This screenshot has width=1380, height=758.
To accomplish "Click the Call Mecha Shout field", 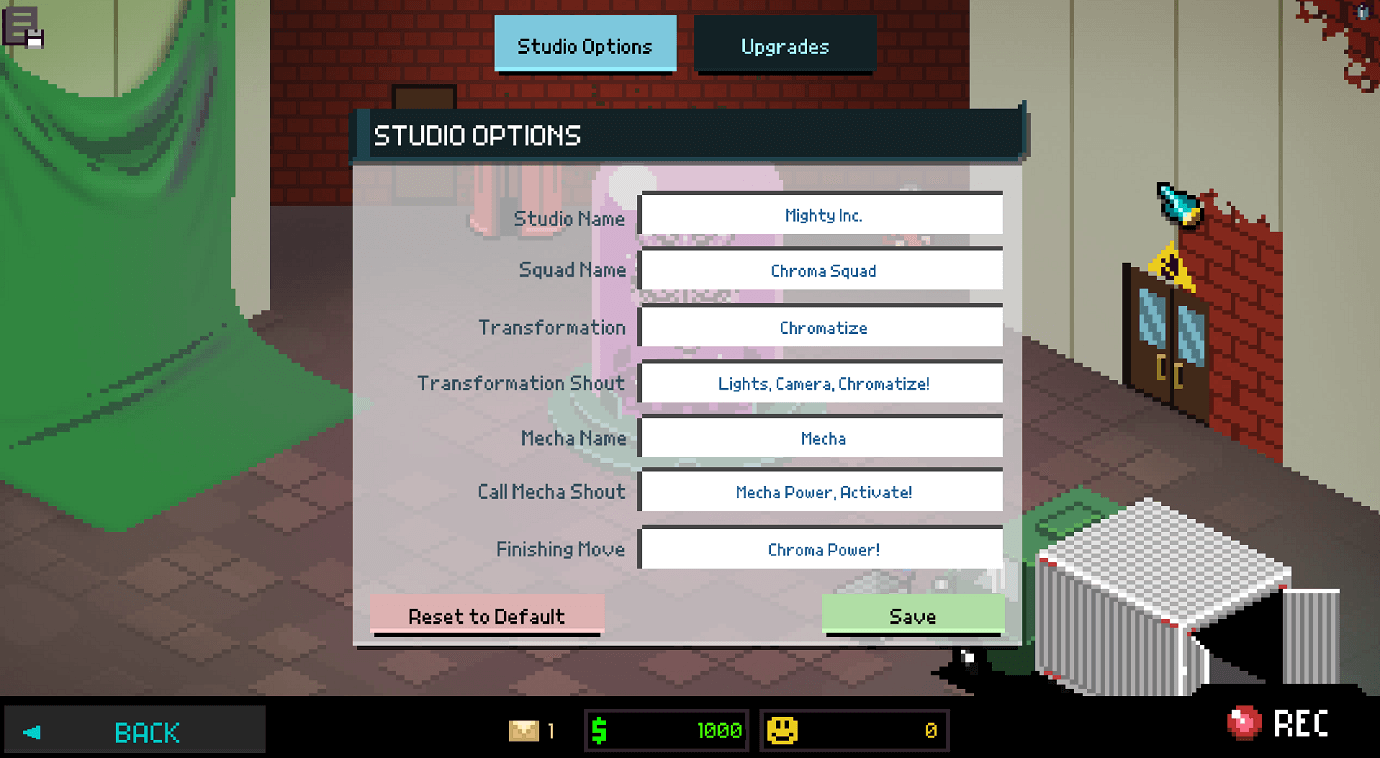I will [x=822, y=491].
